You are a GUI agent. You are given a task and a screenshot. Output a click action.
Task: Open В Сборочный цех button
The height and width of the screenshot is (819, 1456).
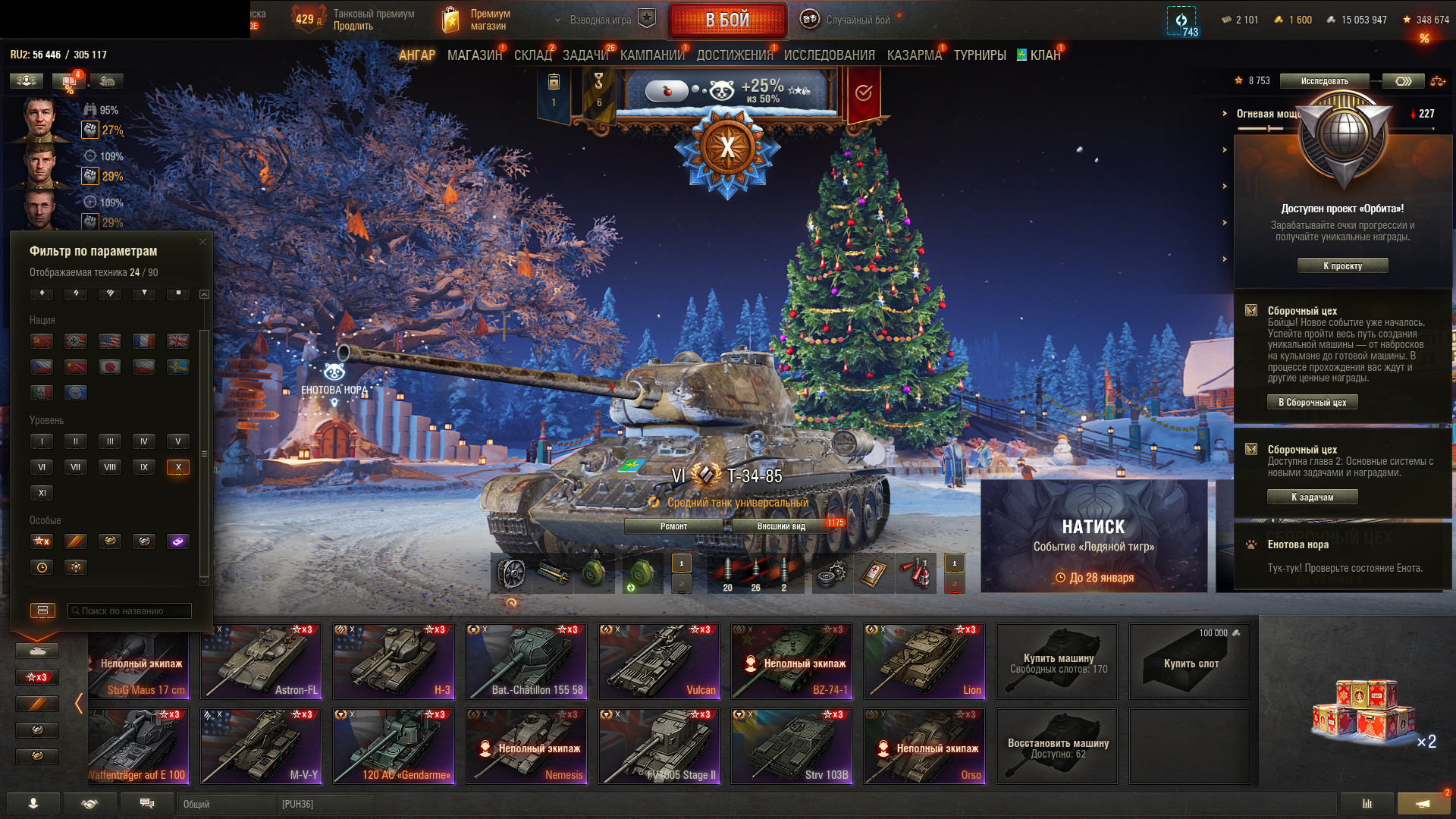[x=1312, y=403]
